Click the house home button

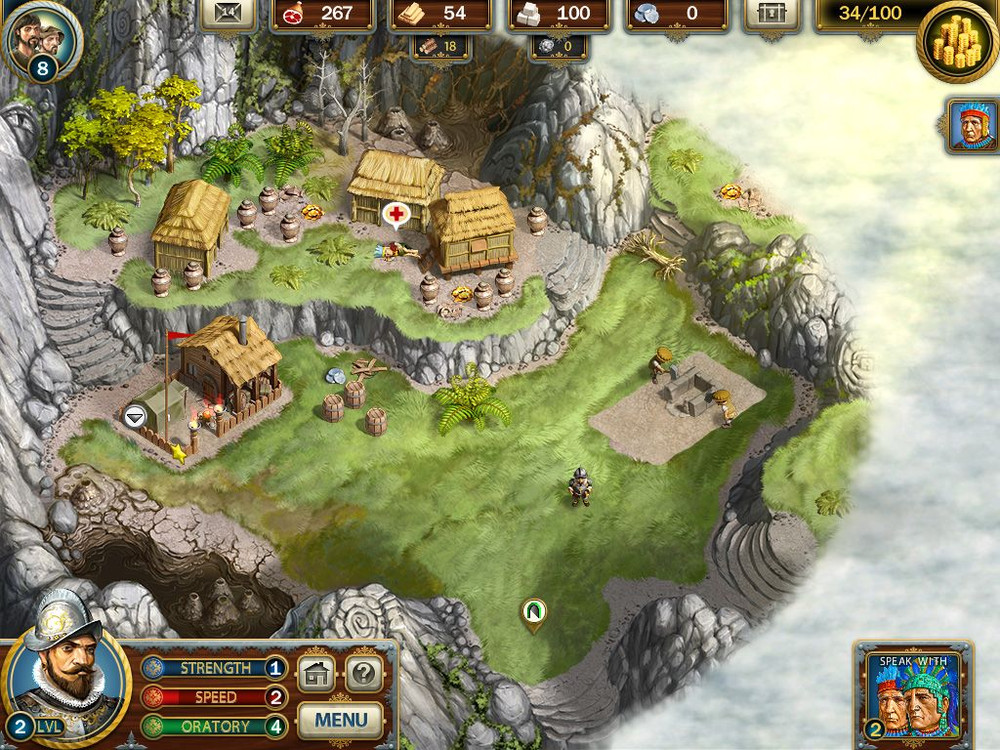[x=316, y=675]
